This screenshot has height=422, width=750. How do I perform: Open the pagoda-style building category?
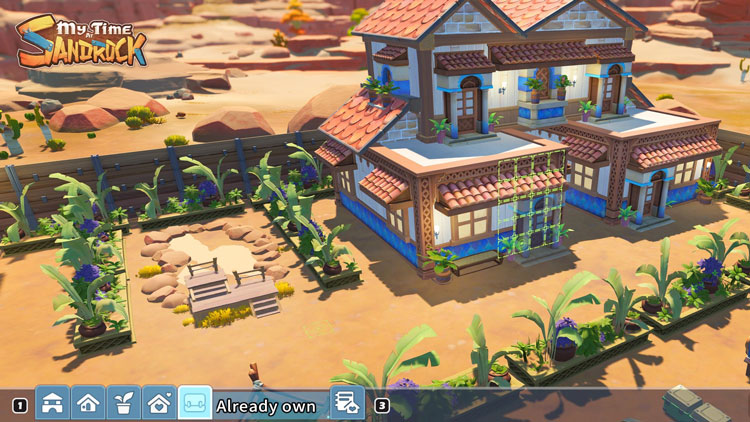(53, 403)
